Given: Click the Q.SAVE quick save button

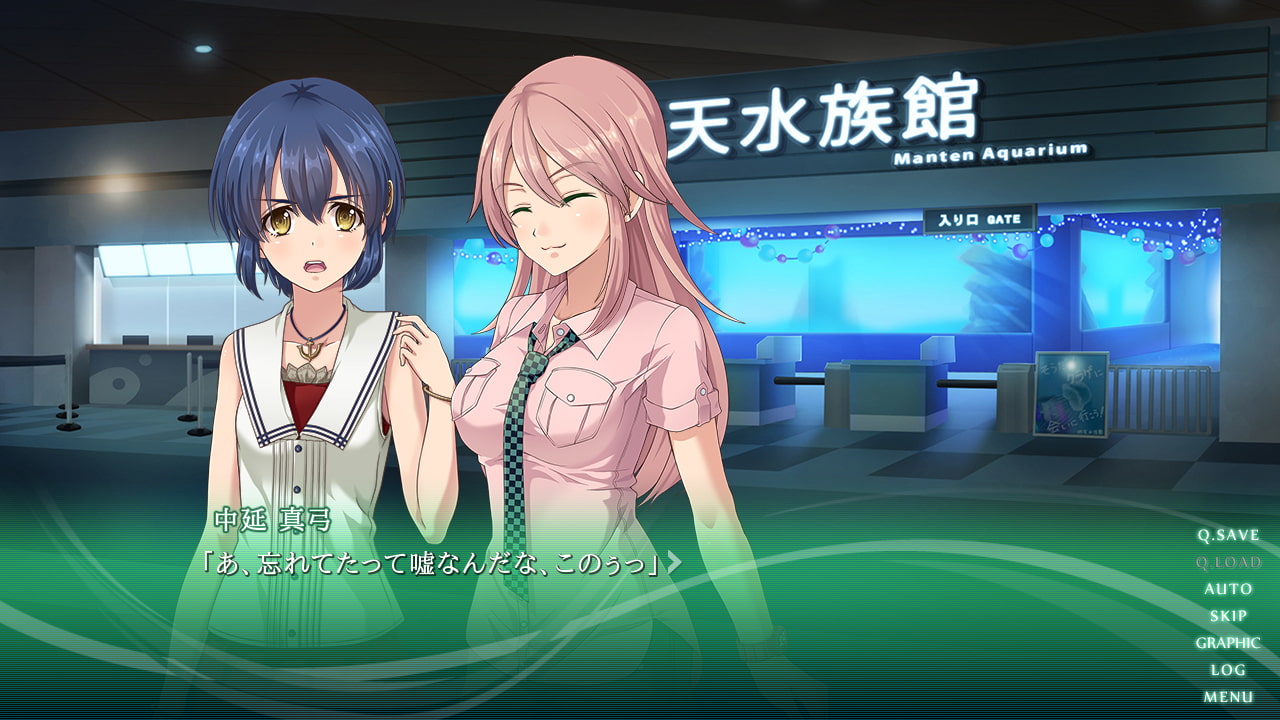Looking at the screenshot, I should coord(1228,535).
